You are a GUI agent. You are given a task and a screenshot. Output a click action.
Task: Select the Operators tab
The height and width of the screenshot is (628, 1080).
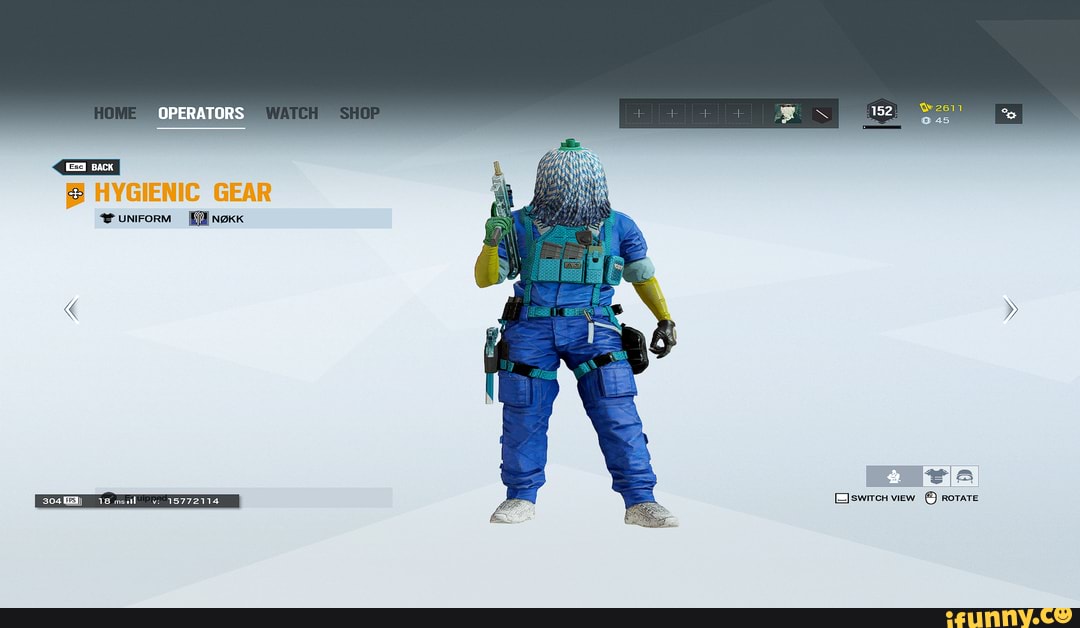click(x=201, y=113)
